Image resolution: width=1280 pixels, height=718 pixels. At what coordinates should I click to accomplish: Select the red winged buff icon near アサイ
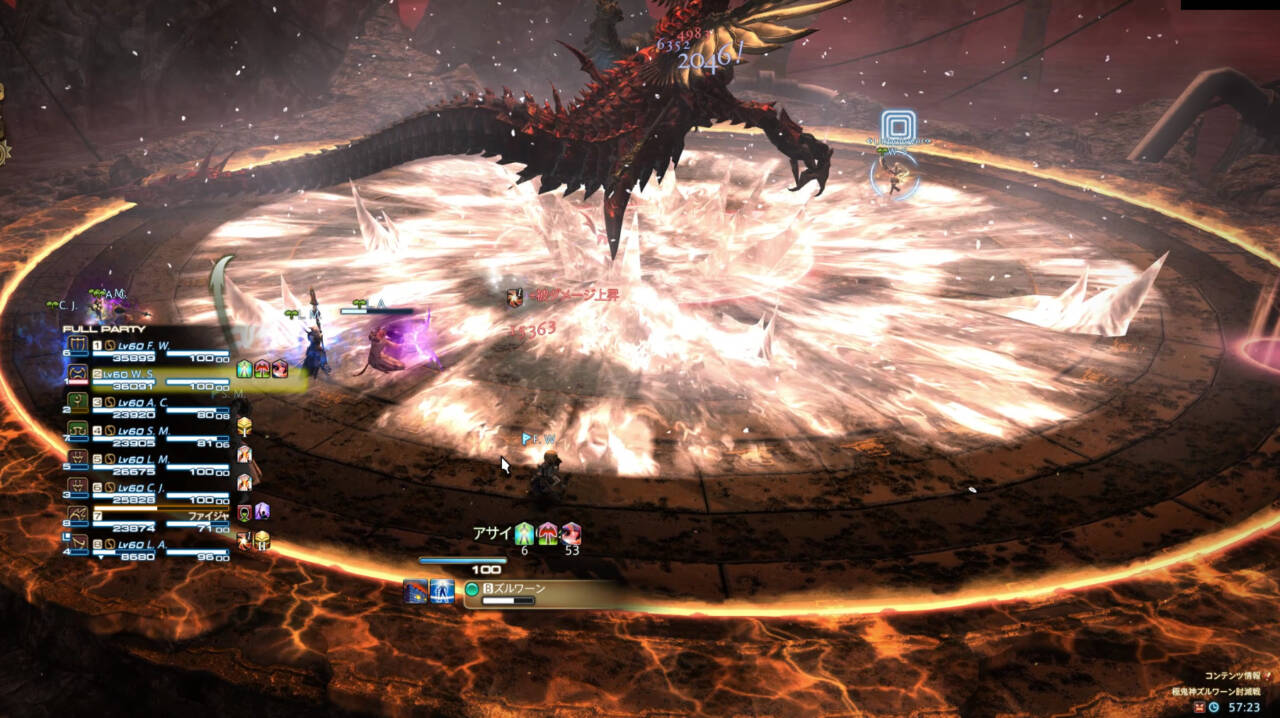pyautogui.click(x=548, y=534)
